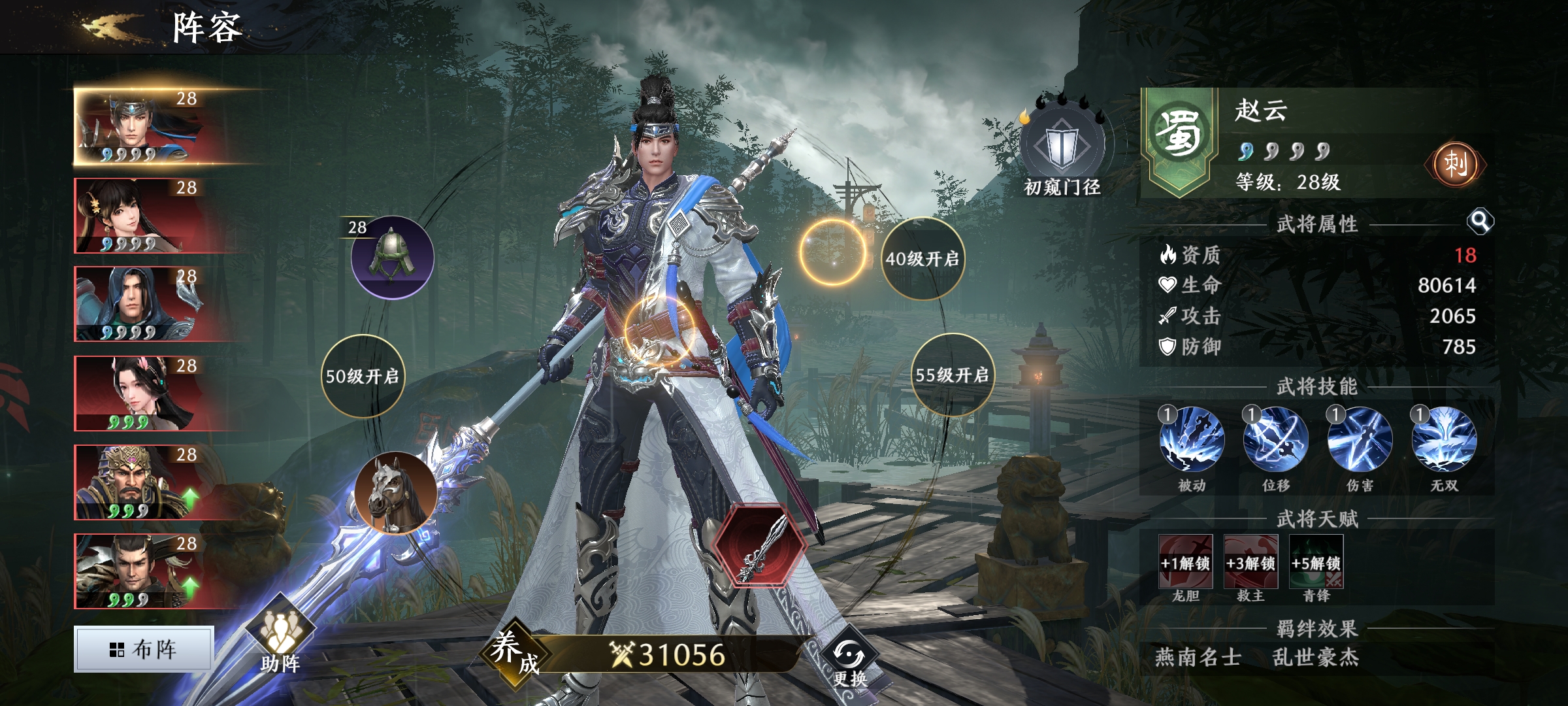Image resolution: width=1568 pixels, height=706 pixels.
Task: Tap the locked 55级开启 slot
Action: click(x=952, y=375)
